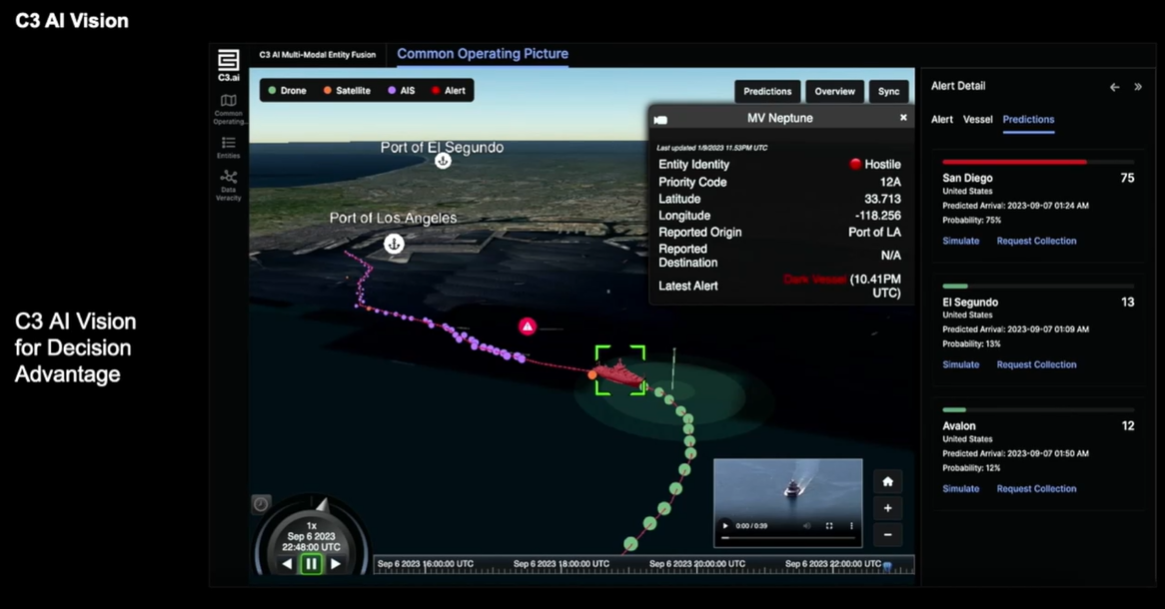Request Collection for El Segundo
This screenshot has width=1165, height=609.
click(x=1036, y=365)
